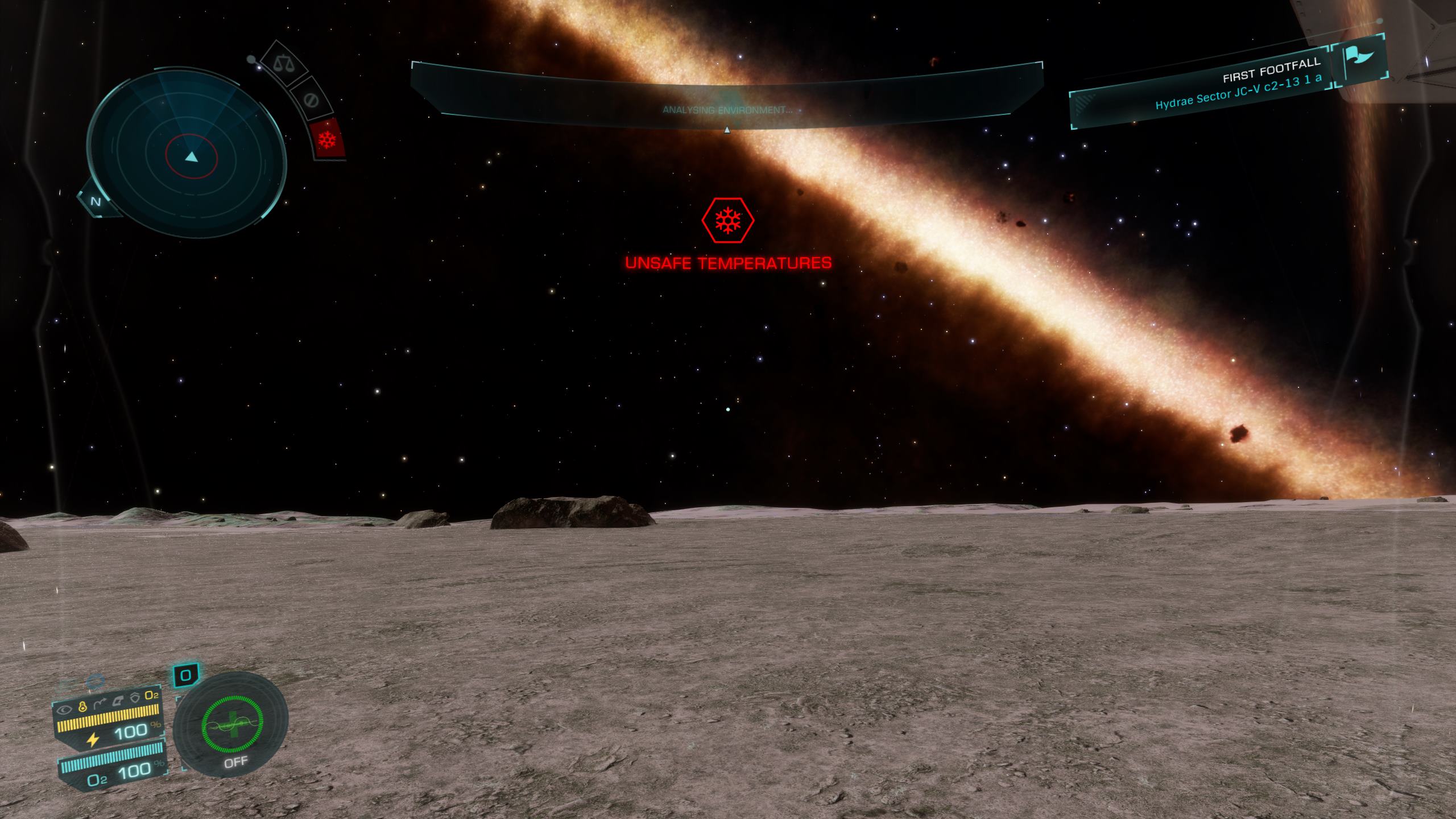Click the red hexagon snowflake warning
1456x819 pixels.
[x=728, y=220]
